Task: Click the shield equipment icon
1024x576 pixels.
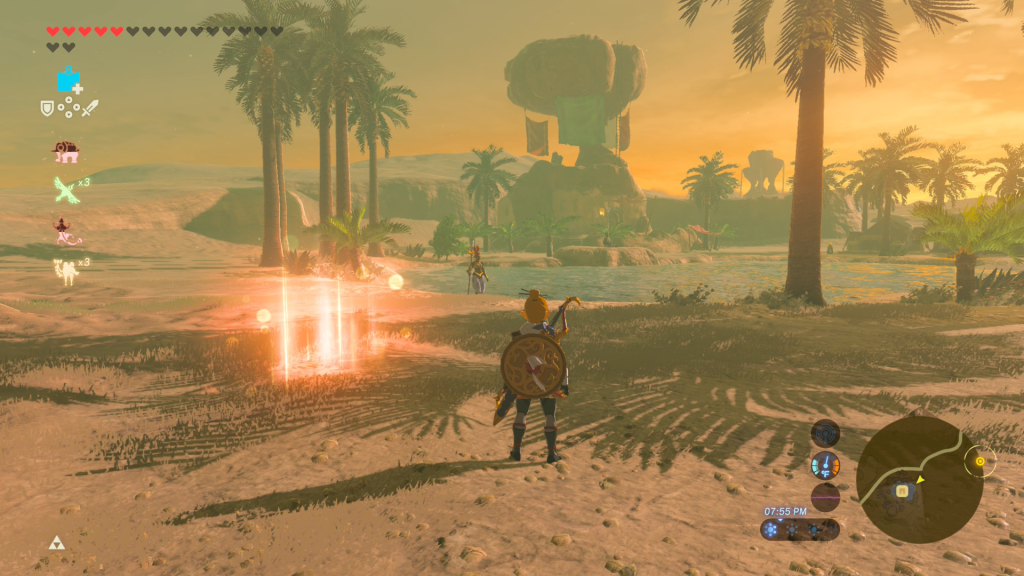Action: click(46, 108)
